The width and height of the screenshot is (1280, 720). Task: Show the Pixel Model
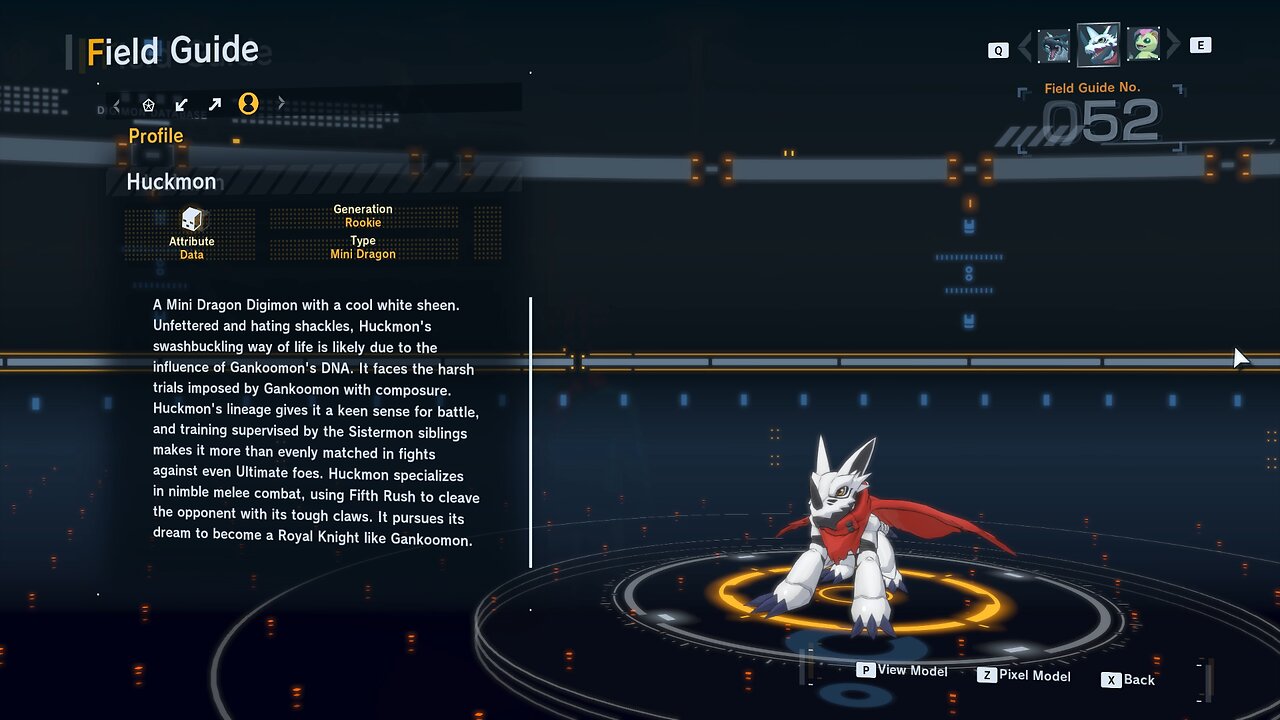[1024, 676]
